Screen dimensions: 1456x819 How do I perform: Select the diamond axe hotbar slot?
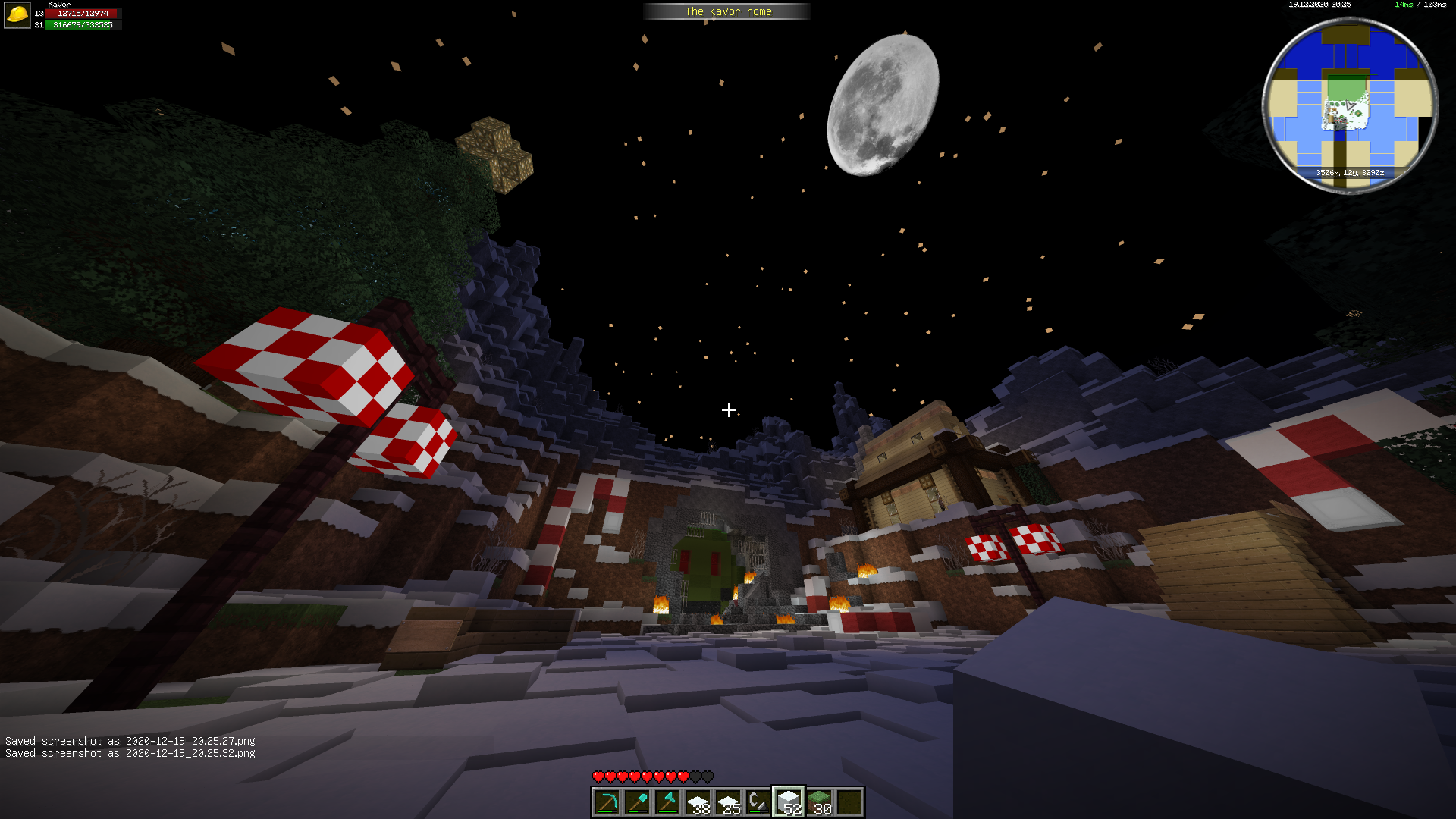[667, 802]
